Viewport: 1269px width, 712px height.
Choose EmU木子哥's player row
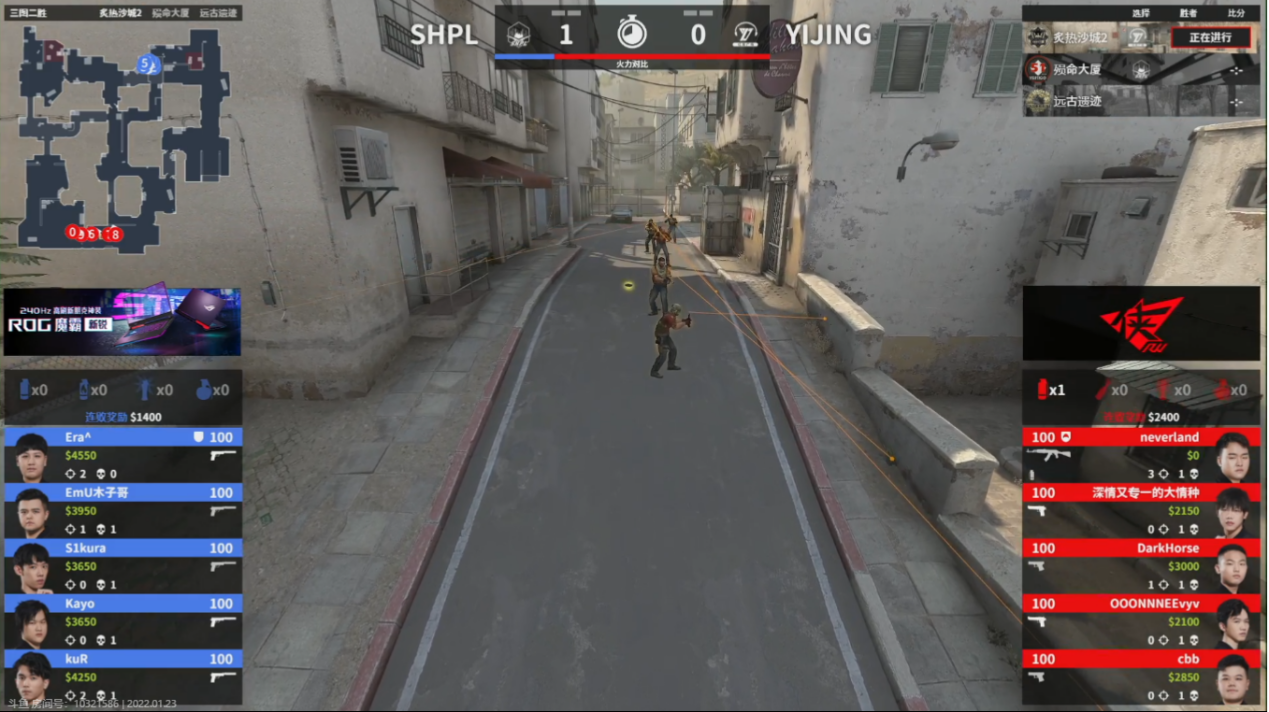(x=122, y=511)
